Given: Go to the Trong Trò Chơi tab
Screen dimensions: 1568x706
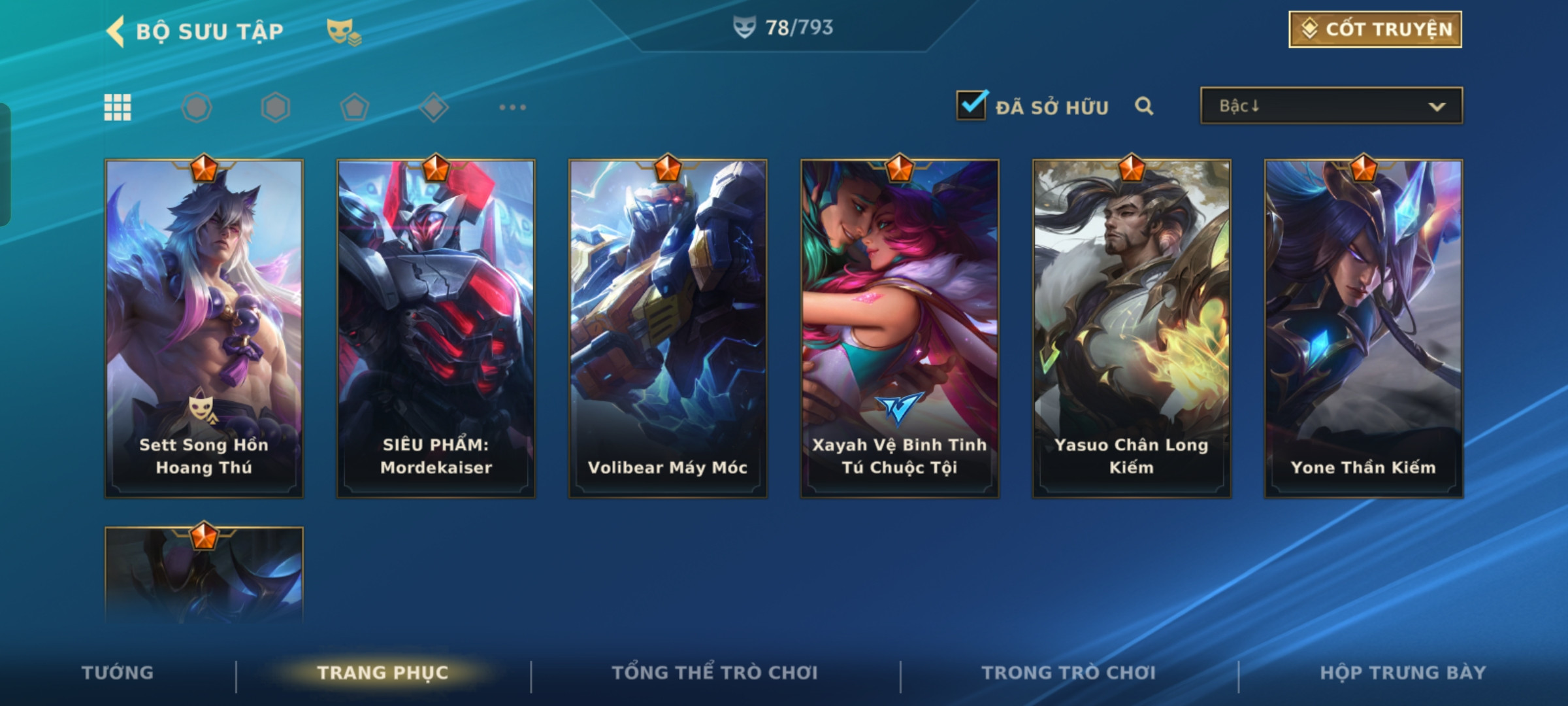Looking at the screenshot, I should [x=1069, y=673].
